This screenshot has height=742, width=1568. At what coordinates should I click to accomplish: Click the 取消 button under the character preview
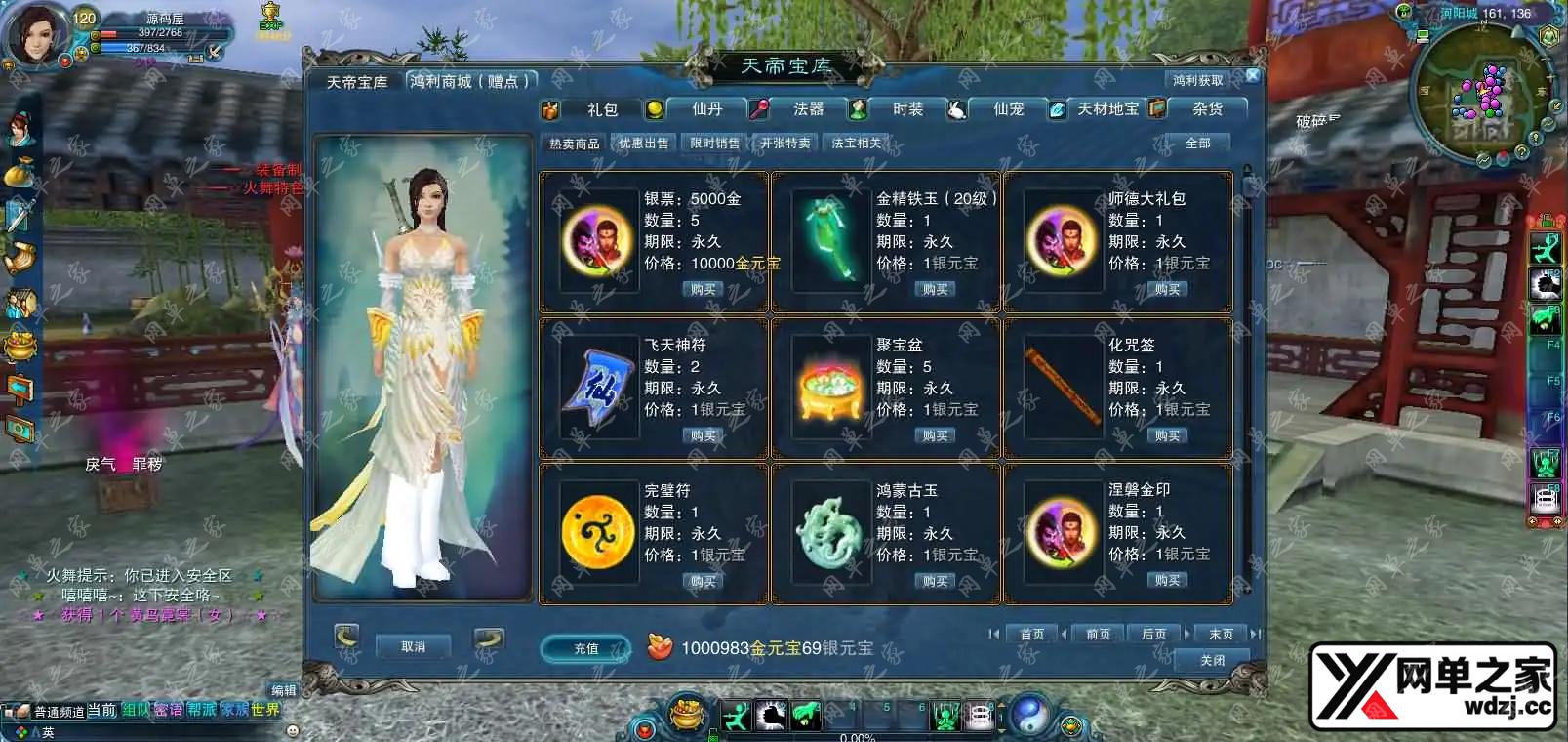tap(413, 646)
